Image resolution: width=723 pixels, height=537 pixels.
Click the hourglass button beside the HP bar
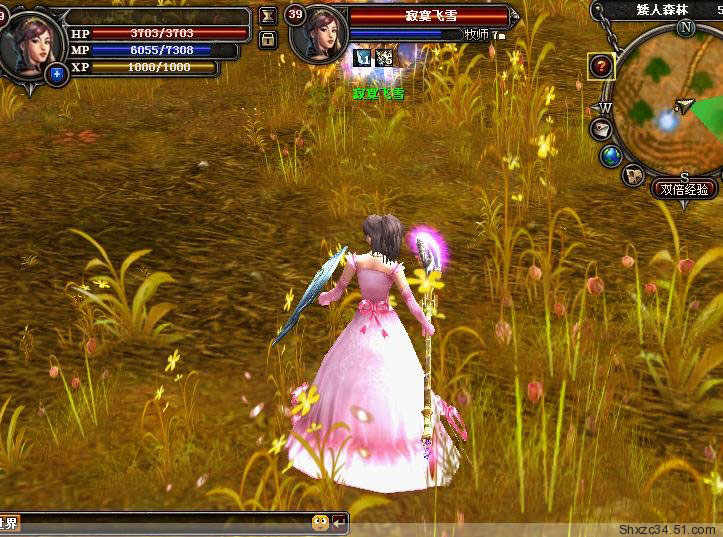(x=267, y=16)
